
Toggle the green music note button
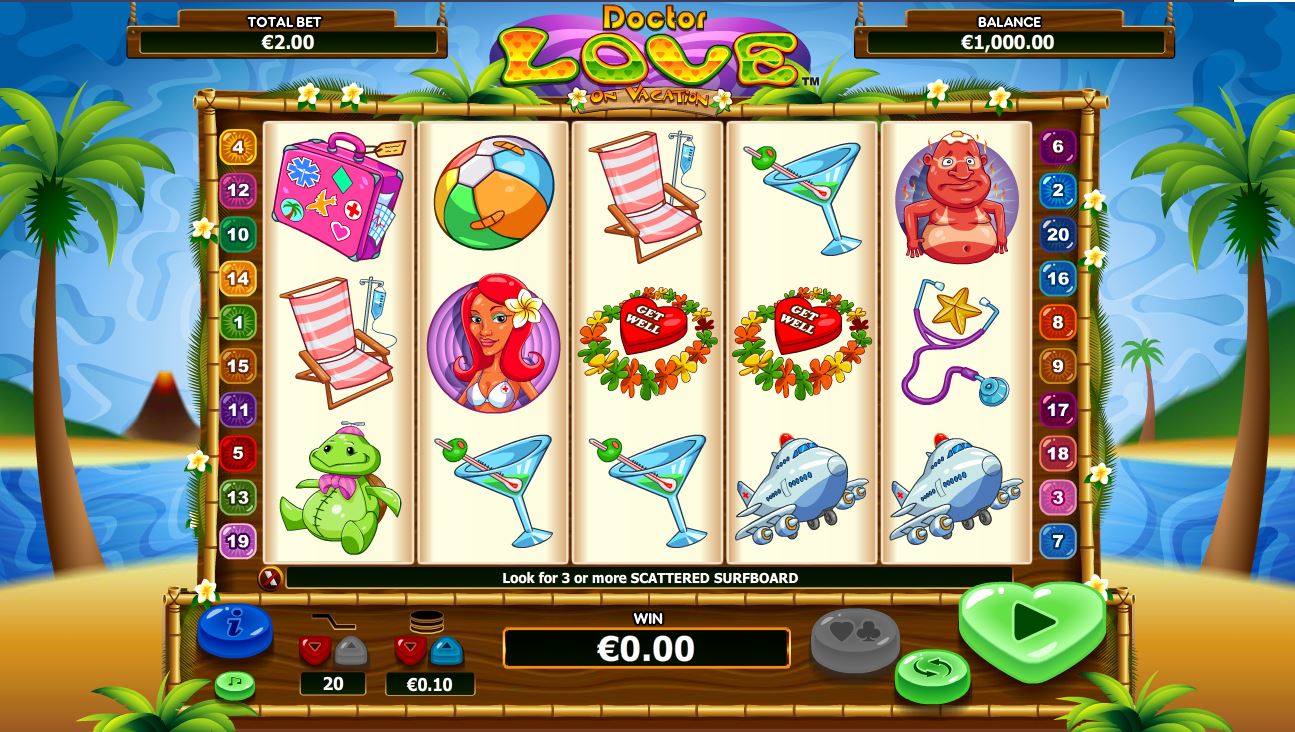(x=235, y=685)
